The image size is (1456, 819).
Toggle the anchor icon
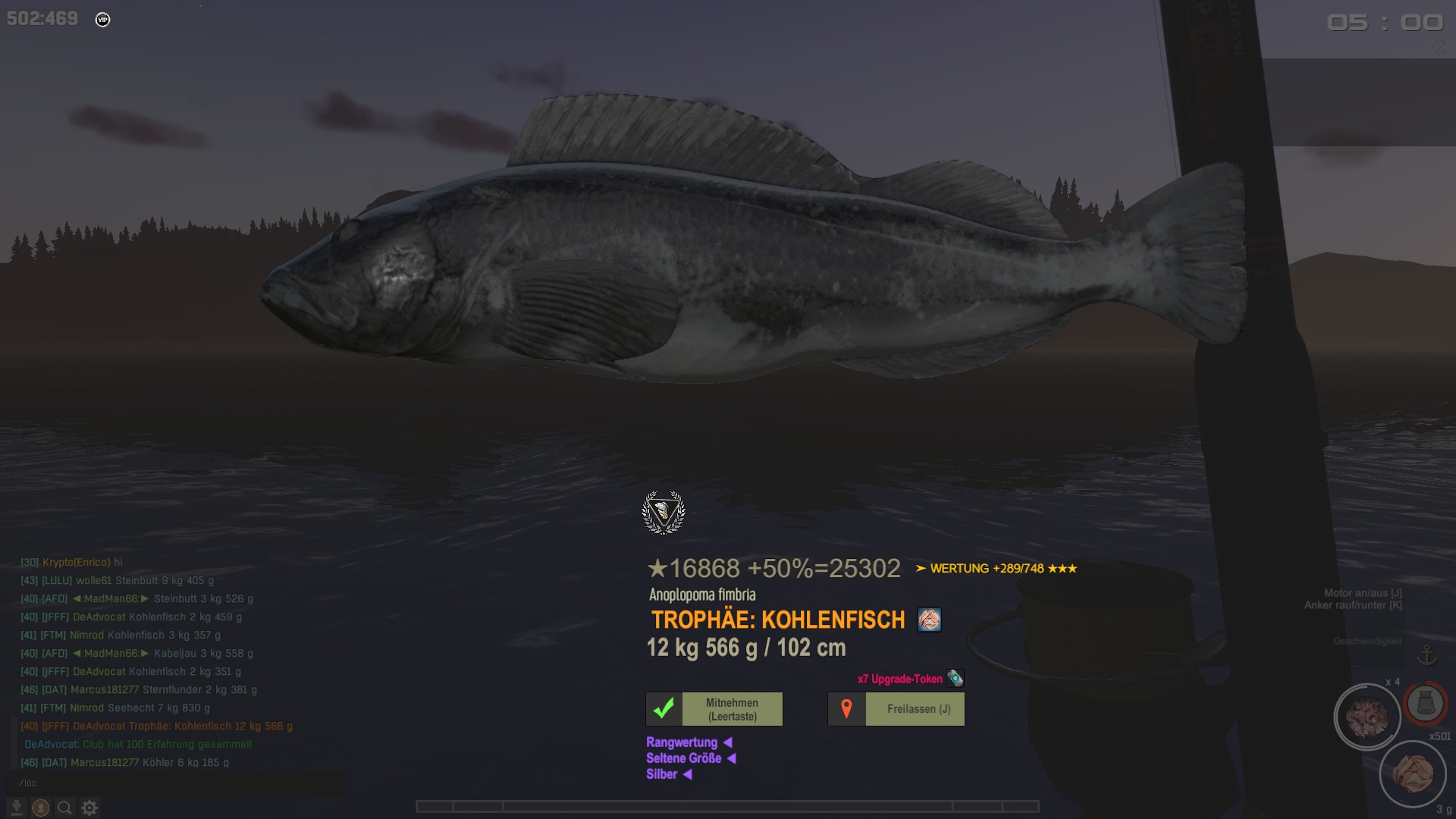tap(1427, 654)
